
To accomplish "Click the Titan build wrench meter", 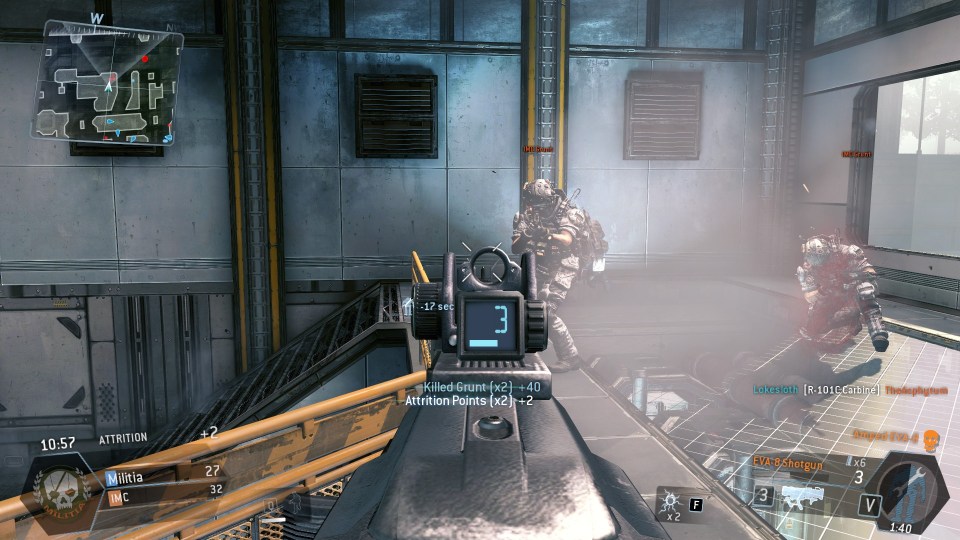I will (908, 489).
